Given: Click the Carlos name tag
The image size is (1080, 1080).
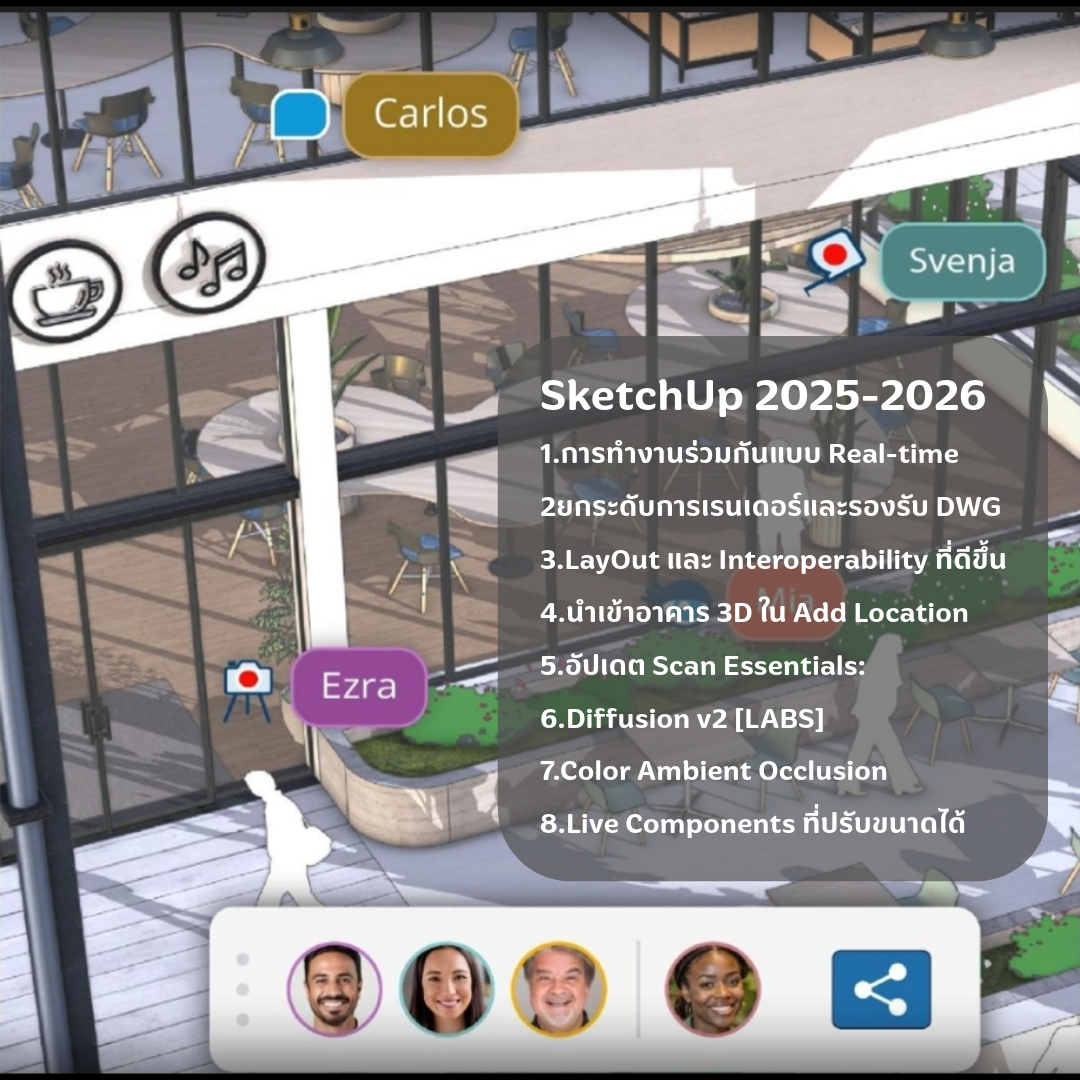Looking at the screenshot, I should click(x=430, y=114).
